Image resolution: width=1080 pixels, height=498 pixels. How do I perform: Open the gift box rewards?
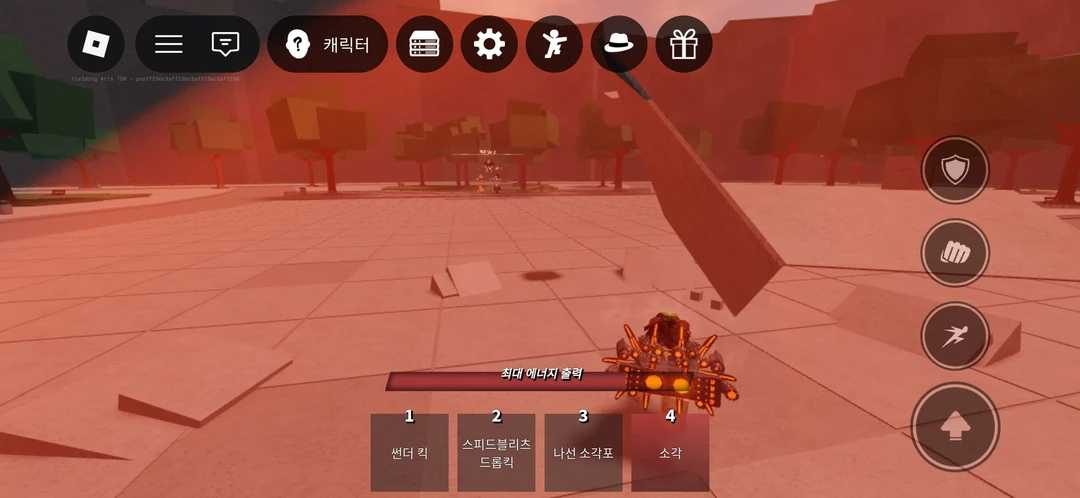[684, 44]
